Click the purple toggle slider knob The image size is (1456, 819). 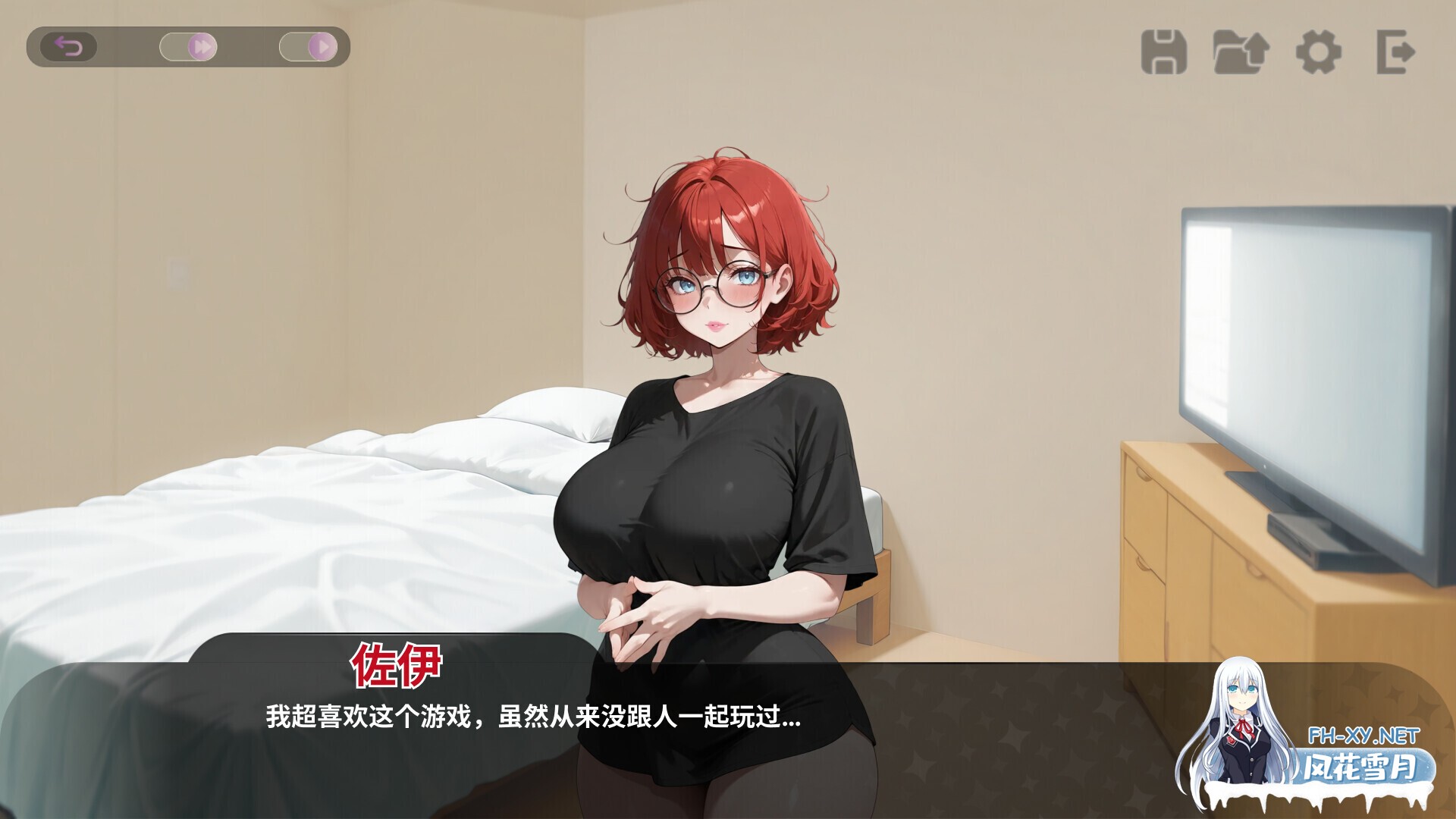coord(202,45)
